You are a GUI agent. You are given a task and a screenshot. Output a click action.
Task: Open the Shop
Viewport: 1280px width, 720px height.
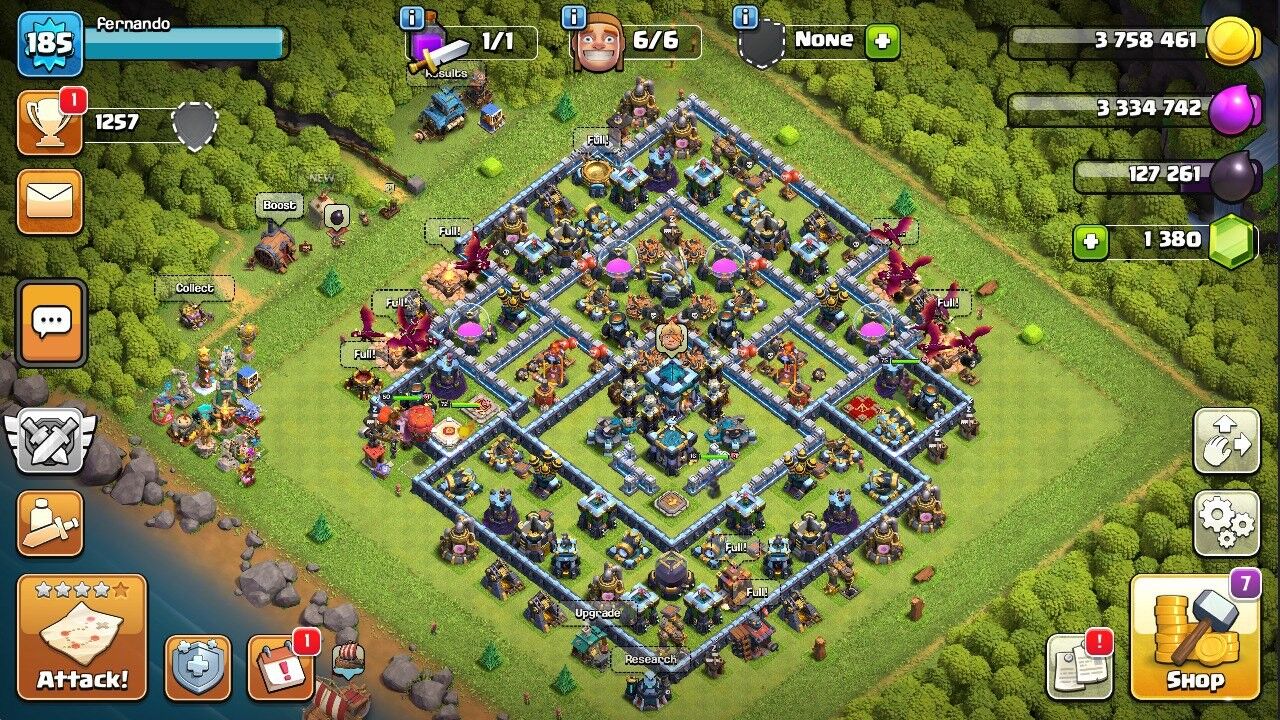pyautogui.click(x=1196, y=640)
